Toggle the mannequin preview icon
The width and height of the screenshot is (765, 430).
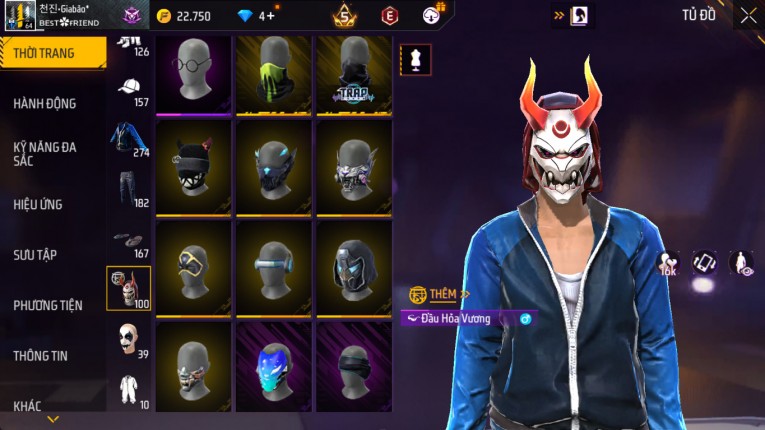[x=415, y=60]
